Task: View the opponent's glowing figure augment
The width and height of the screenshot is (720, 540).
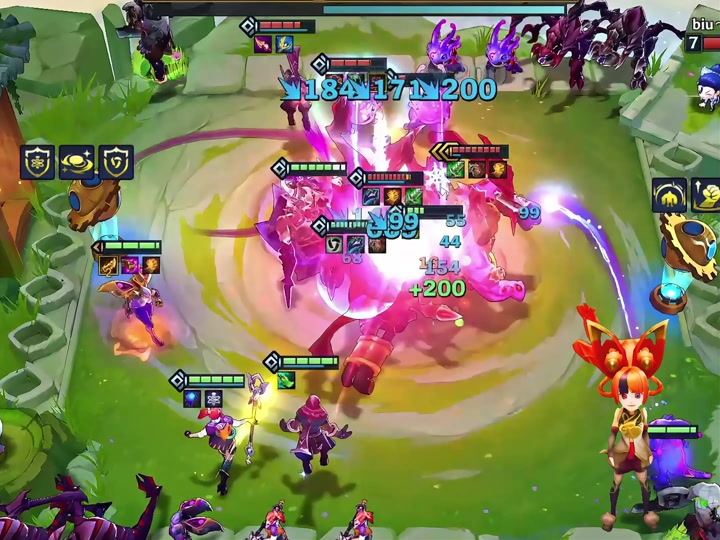Action: [669, 196]
